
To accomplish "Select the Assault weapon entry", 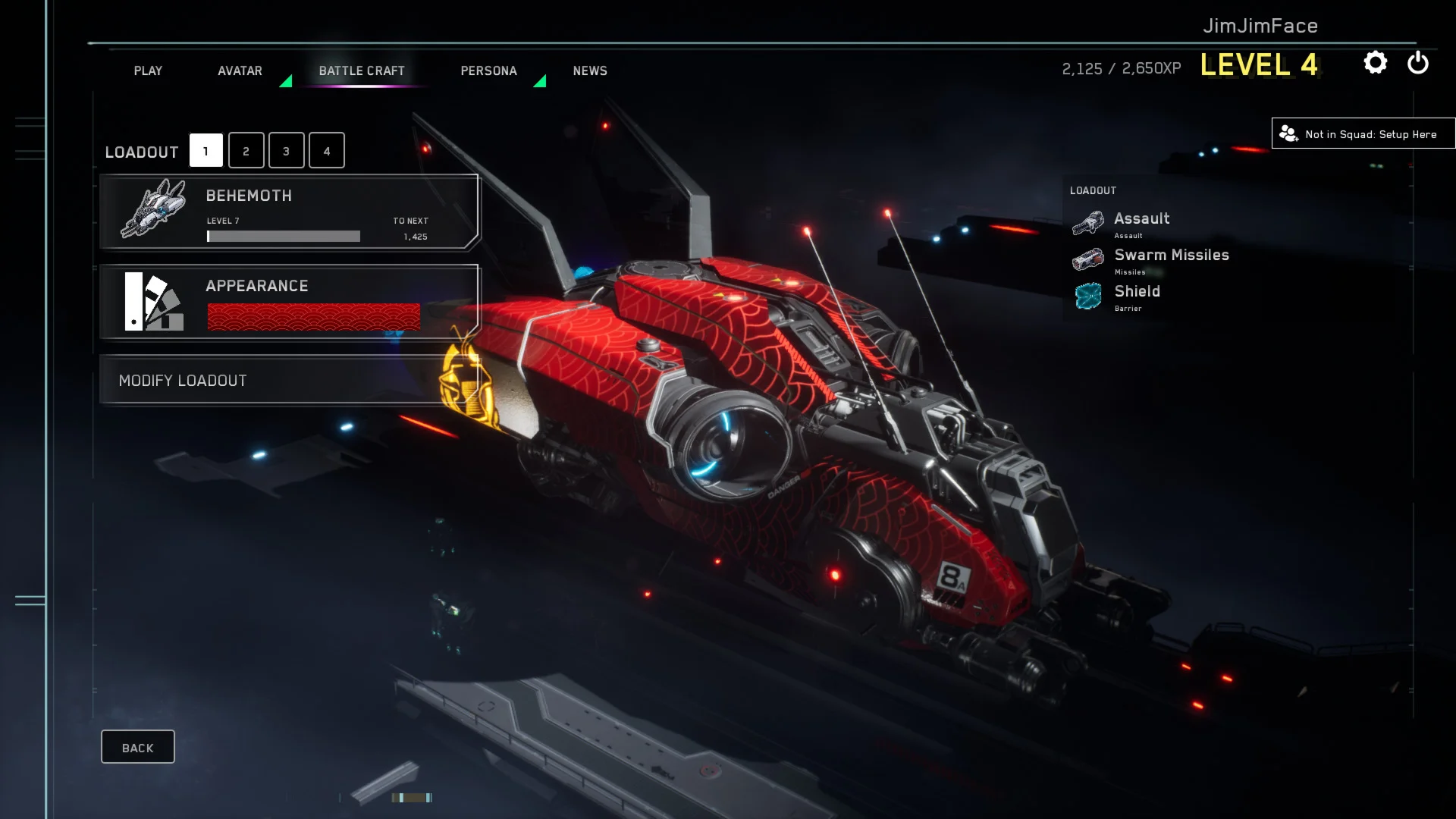I will 1141,223.
